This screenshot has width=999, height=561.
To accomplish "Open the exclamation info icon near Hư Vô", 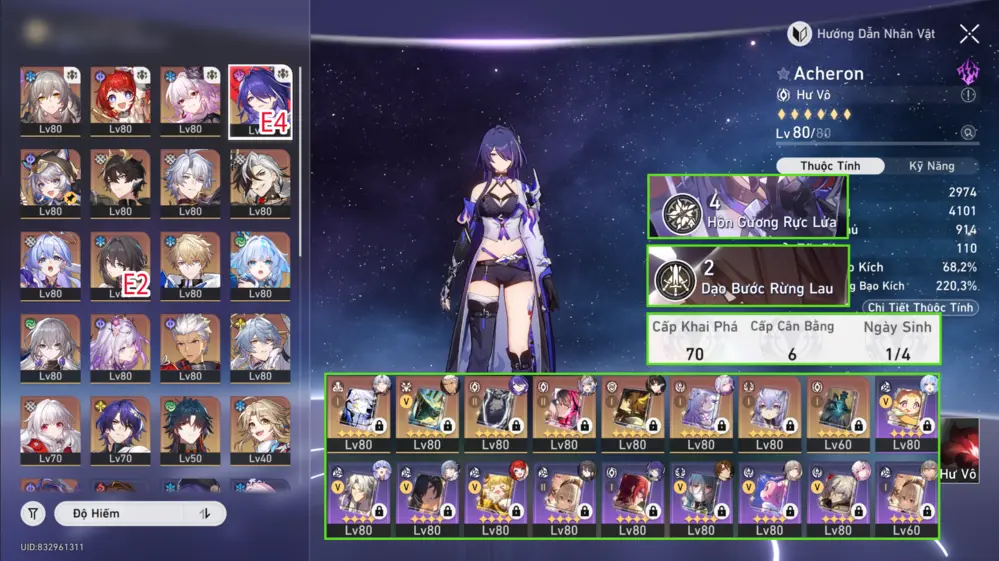I will [x=968, y=95].
